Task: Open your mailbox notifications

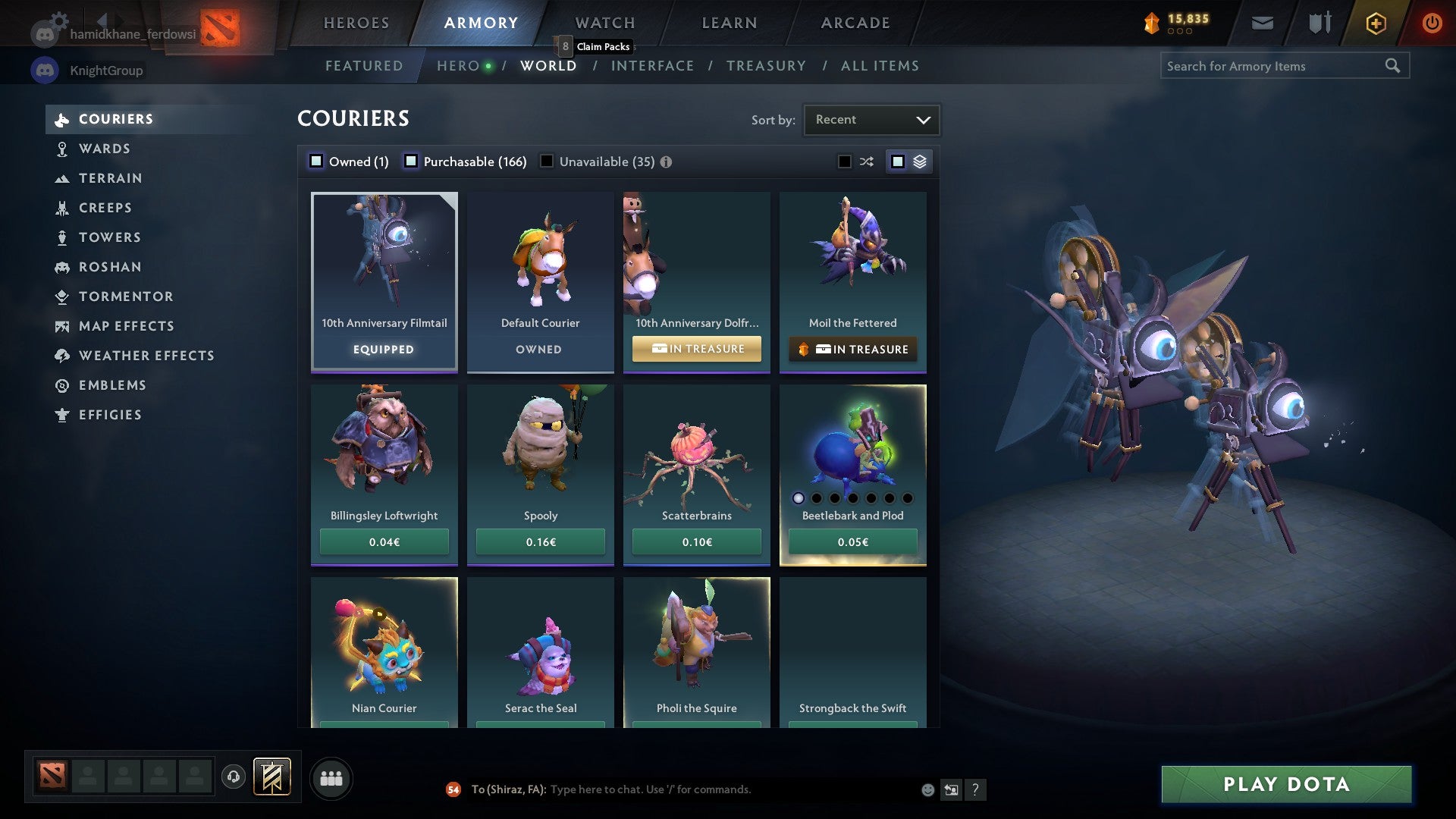Action: (x=1263, y=22)
